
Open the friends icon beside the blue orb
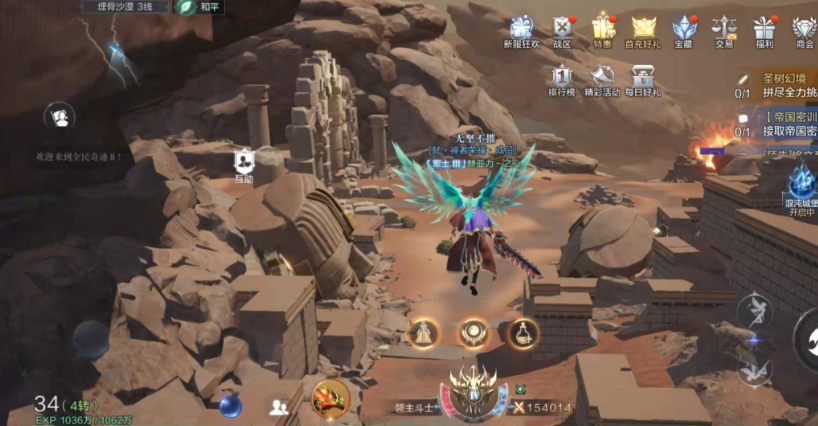pyautogui.click(x=279, y=407)
